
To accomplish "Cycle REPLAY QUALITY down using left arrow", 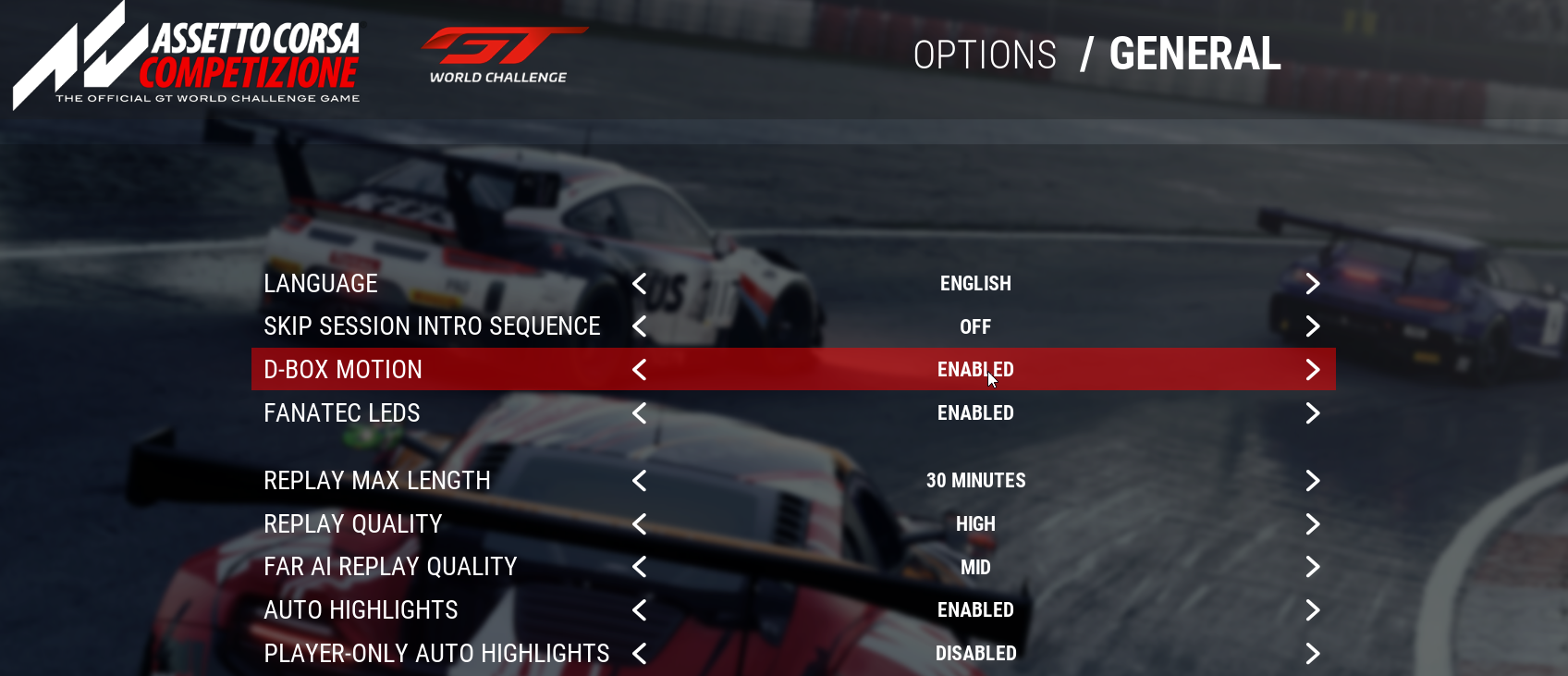I will point(638,523).
